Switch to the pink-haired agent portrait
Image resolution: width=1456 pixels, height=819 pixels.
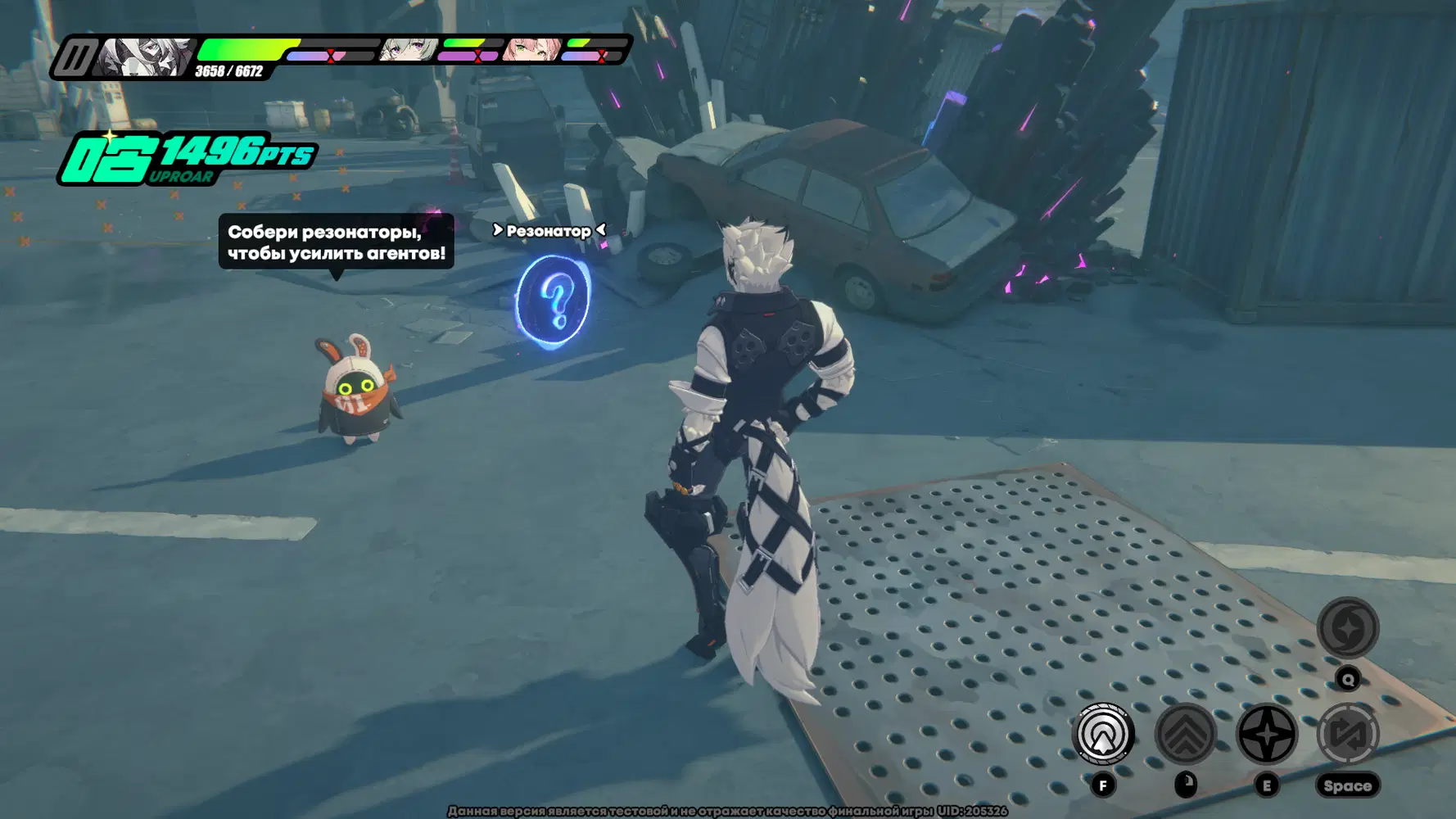tap(532, 50)
